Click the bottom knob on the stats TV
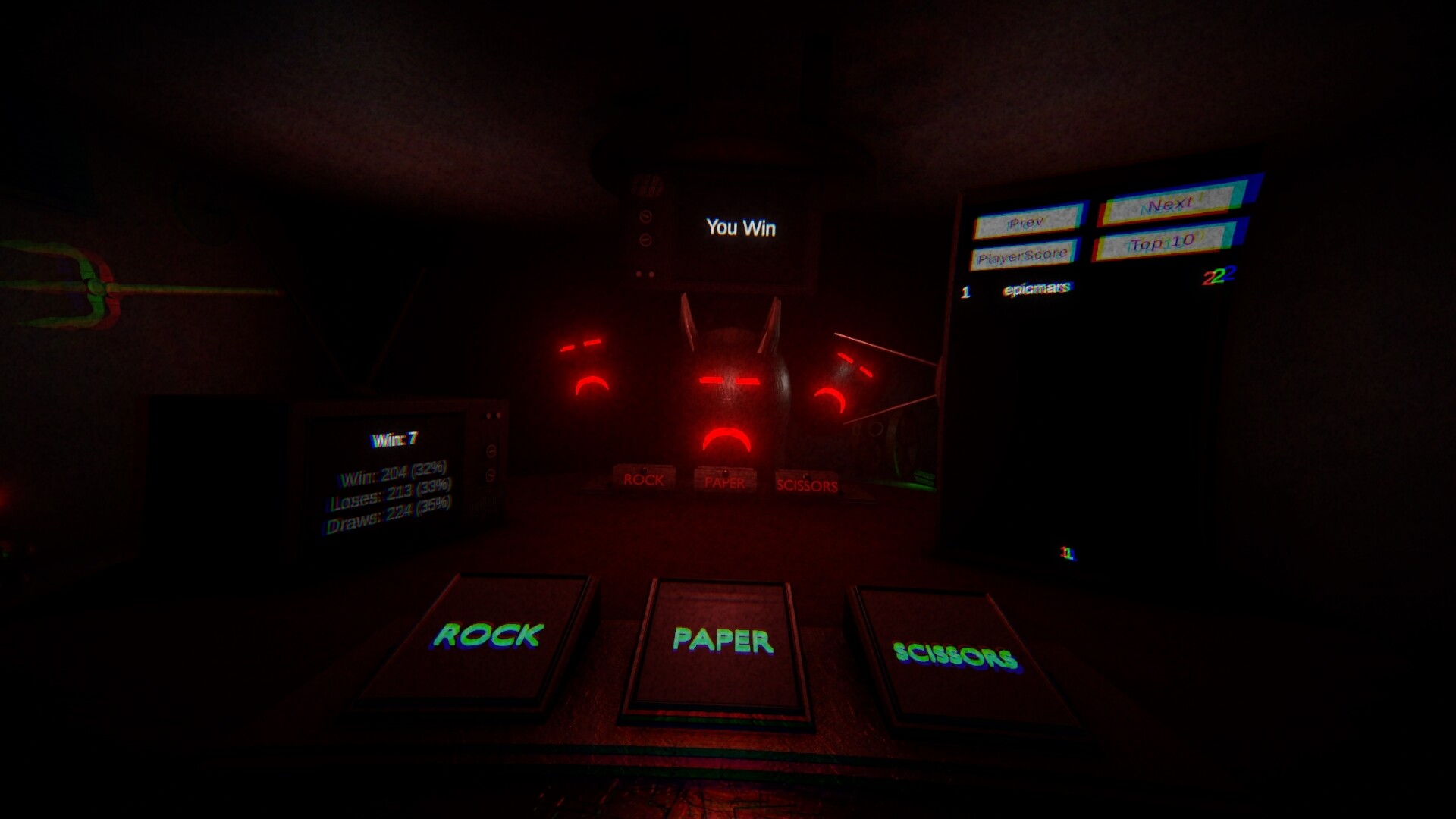Image resolution: width=1456 pixels, height=819 pixels. point(491,475)
